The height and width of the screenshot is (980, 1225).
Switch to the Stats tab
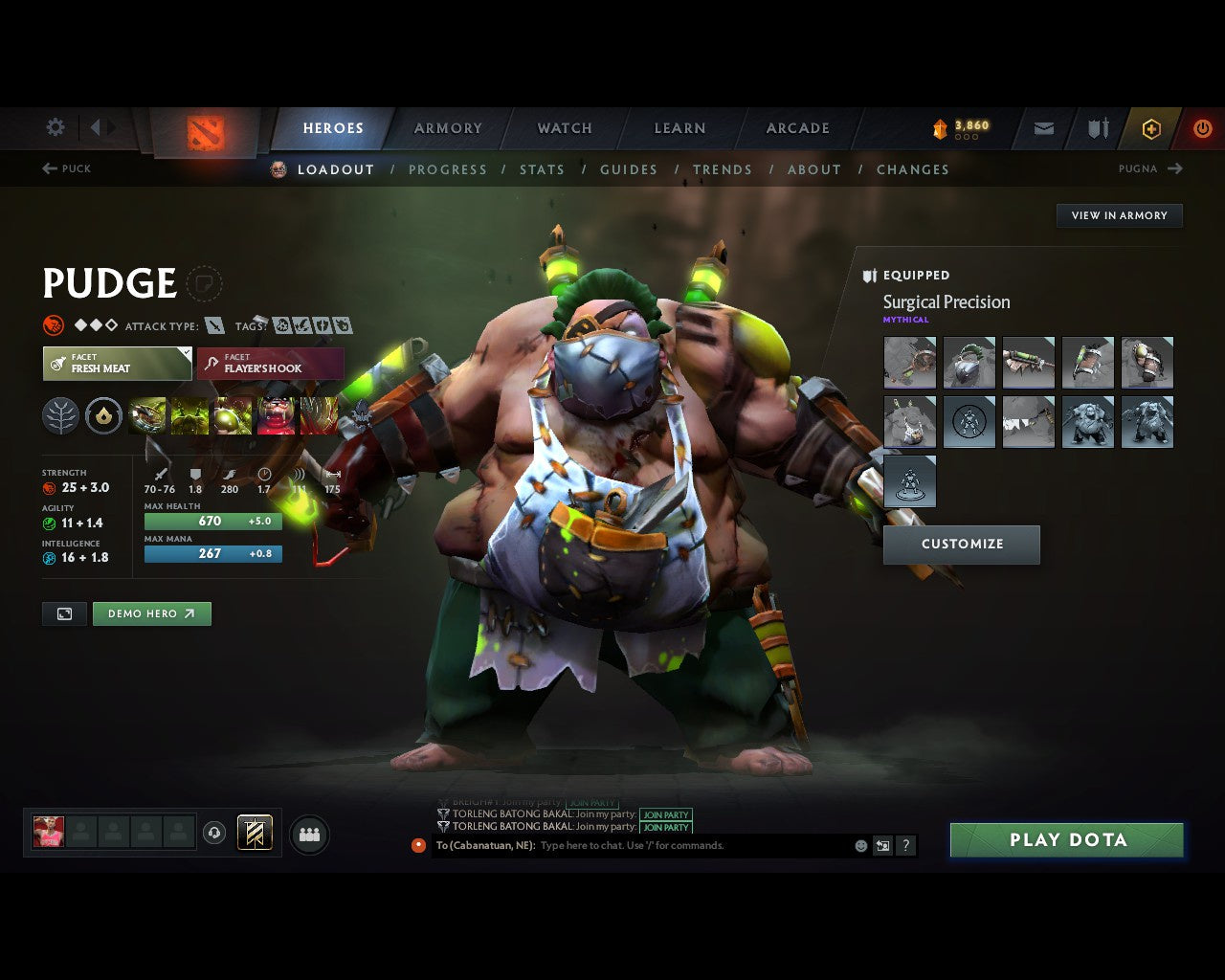[543, 169]
